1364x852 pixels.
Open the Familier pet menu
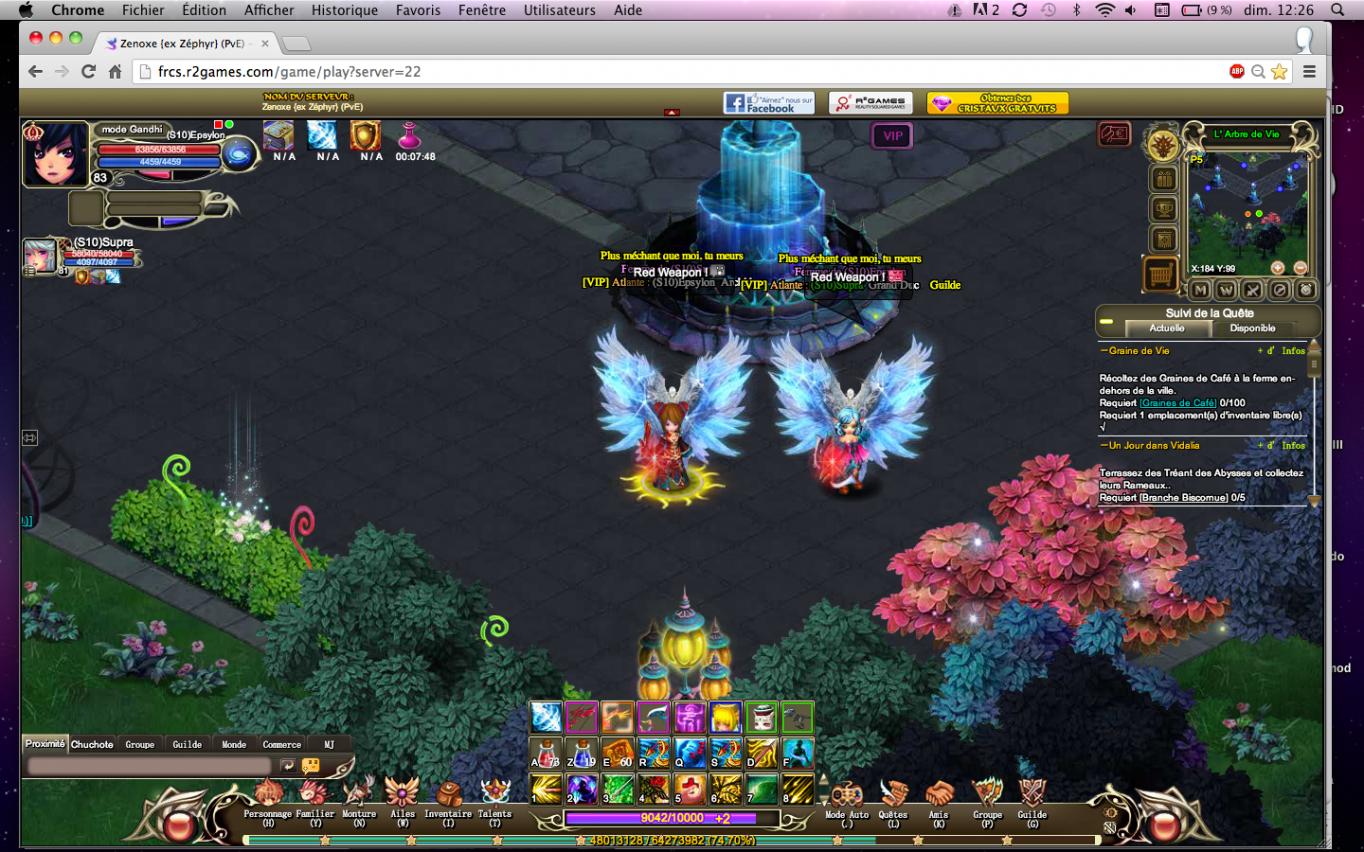tap(314, 796)
